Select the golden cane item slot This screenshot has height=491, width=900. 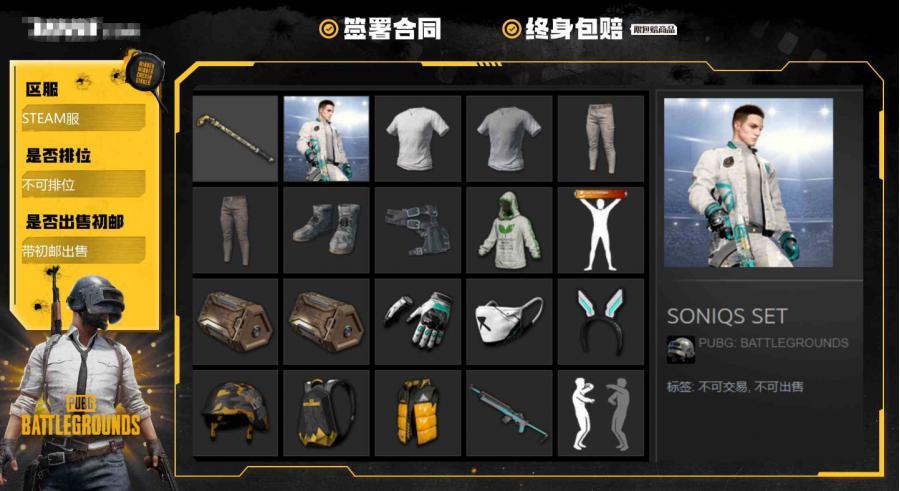(235, 138)
